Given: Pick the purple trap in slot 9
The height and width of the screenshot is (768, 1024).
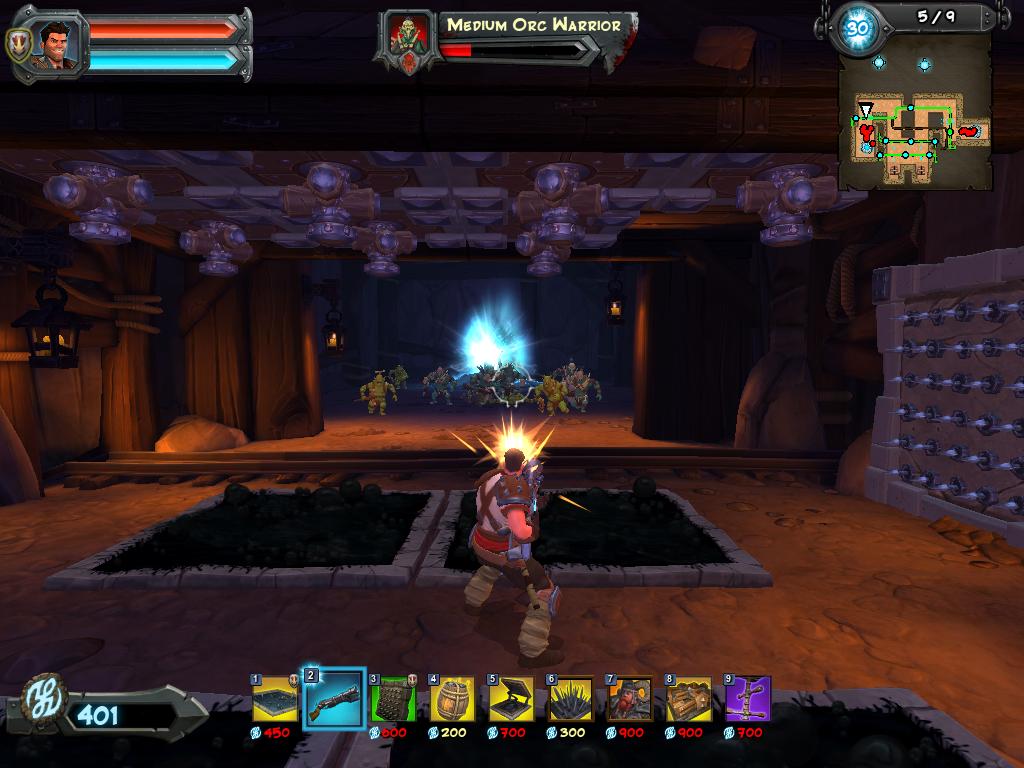Looking at the screenshot, I should pos(747,699).
